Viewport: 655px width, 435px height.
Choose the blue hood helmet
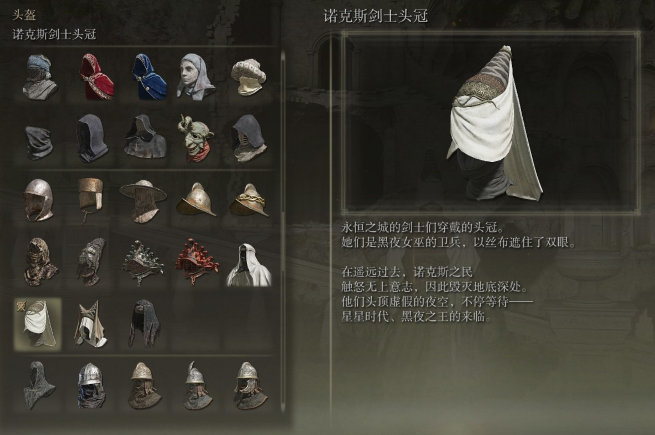pyautogui.click(x=146, y=76)
